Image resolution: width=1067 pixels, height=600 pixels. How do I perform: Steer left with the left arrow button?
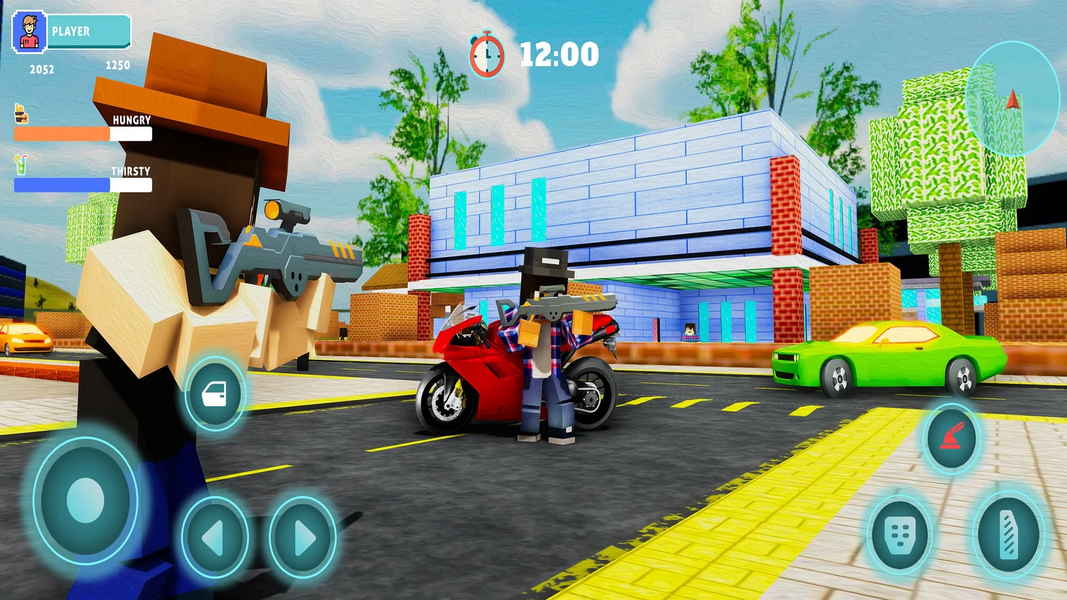click(215, 538)
